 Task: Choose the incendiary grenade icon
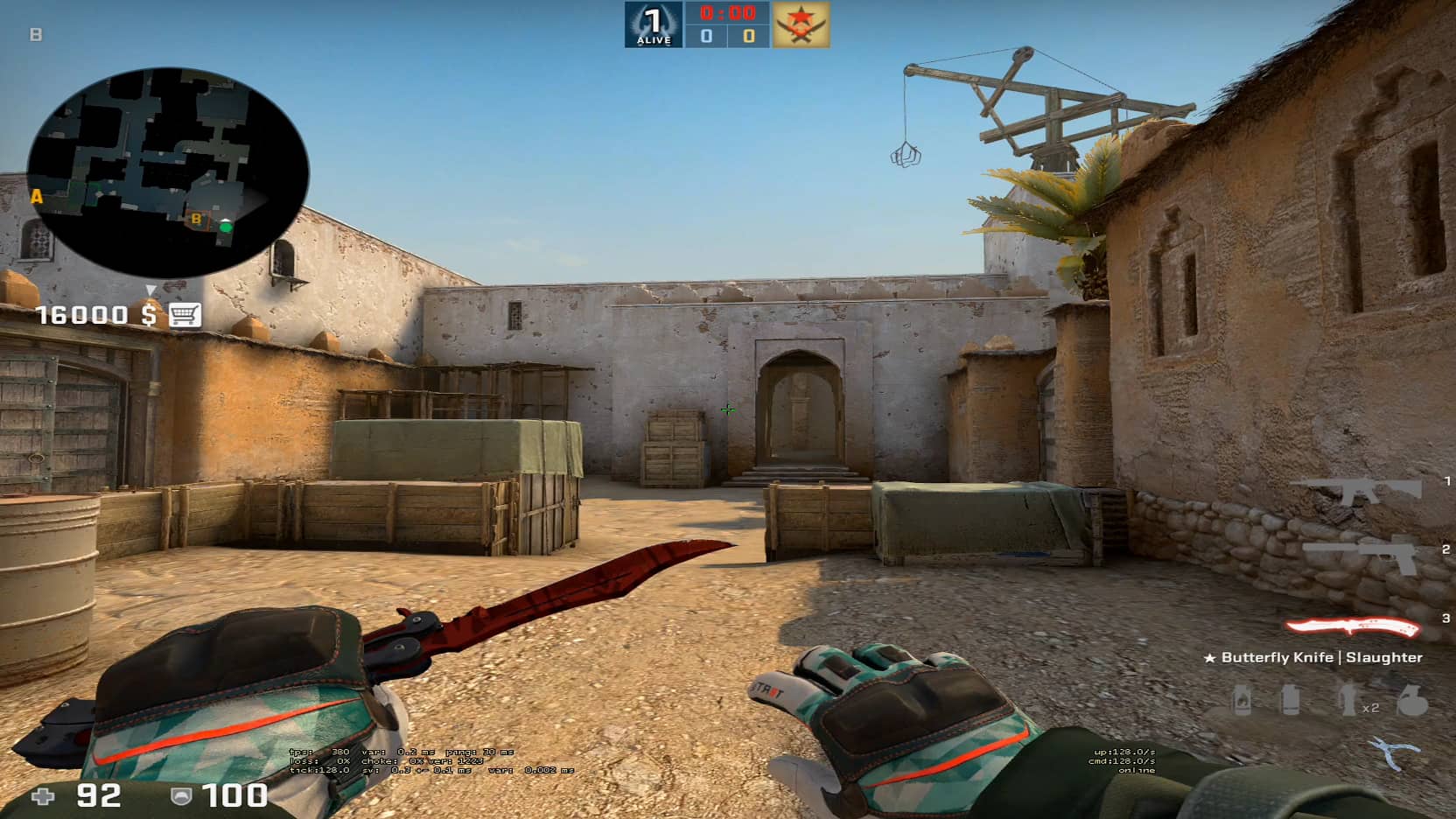click(1242, 700)
